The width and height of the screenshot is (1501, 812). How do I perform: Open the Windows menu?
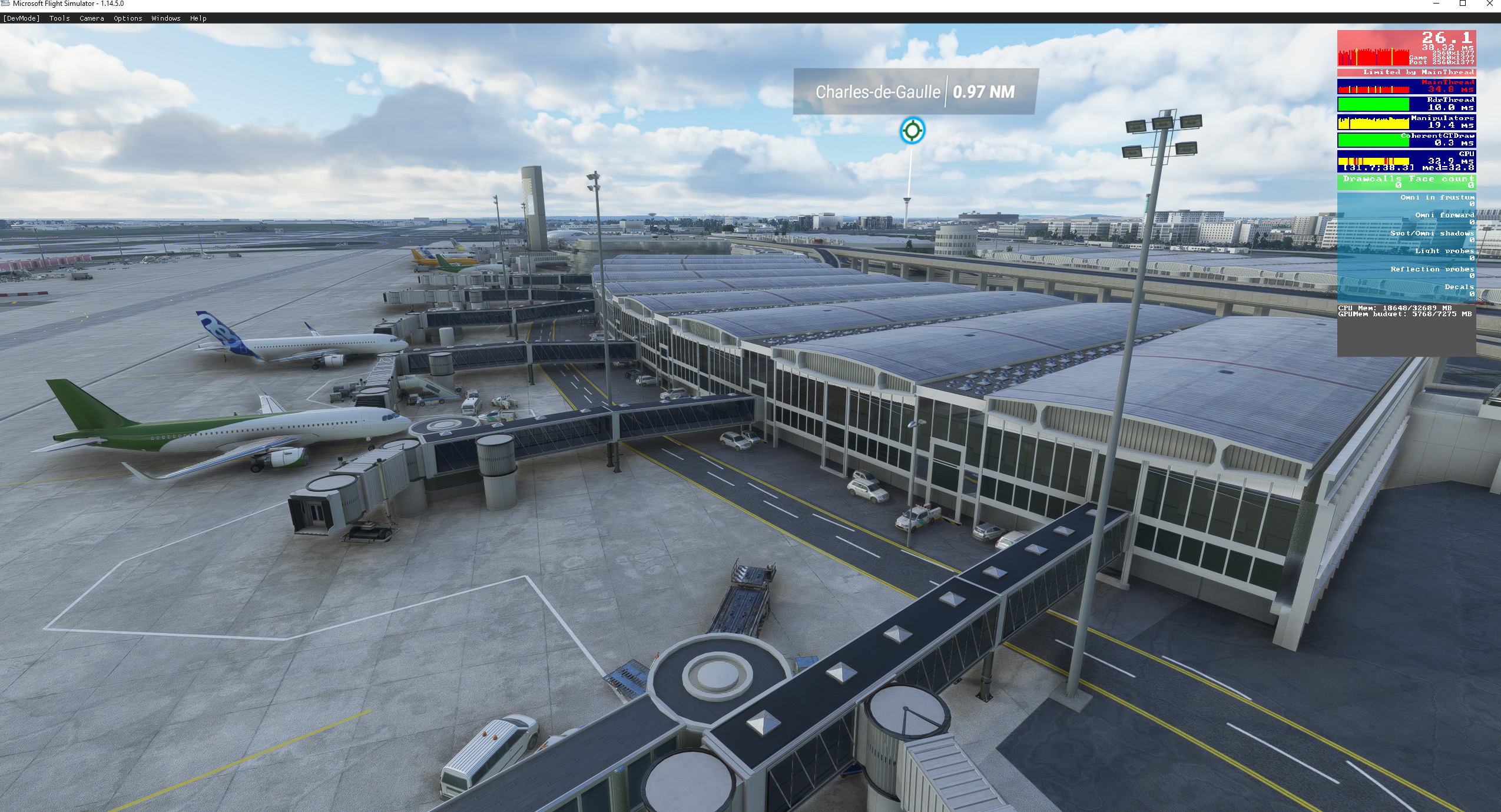pyautogui.click(x=165, y=18)
